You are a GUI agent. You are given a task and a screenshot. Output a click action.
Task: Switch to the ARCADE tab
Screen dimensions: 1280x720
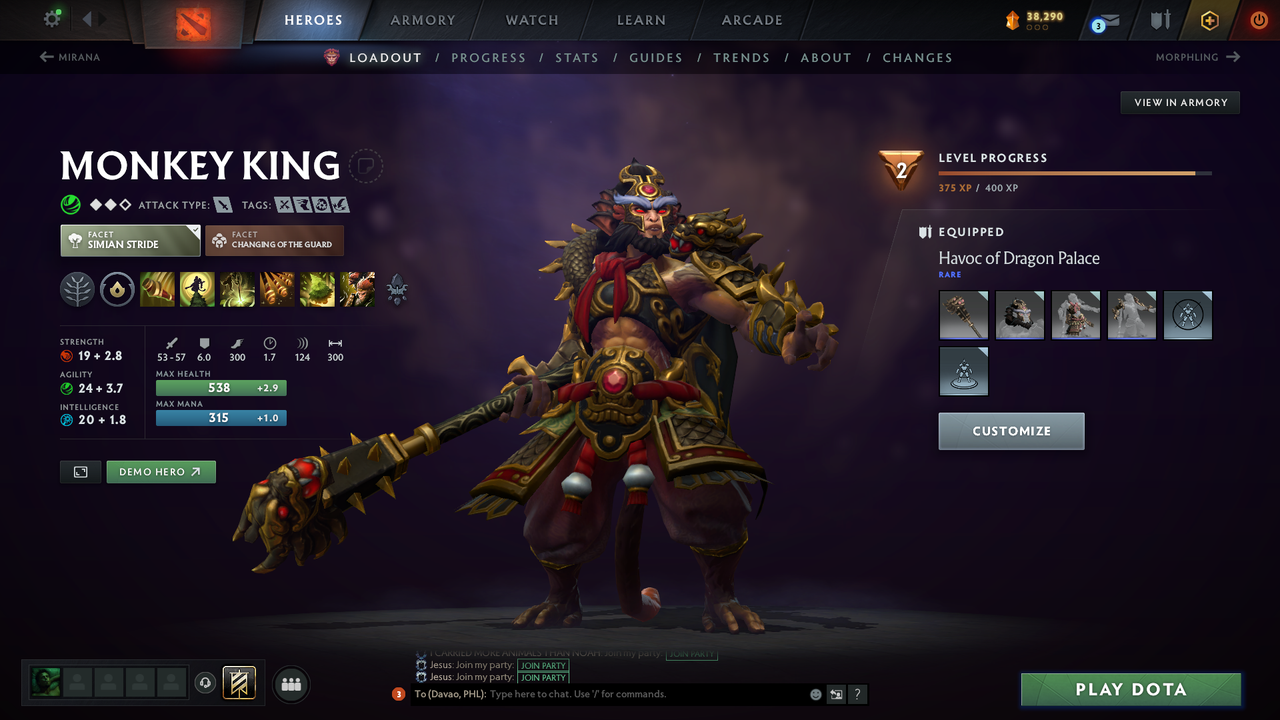pyautogui.click(x=751, y=19)
